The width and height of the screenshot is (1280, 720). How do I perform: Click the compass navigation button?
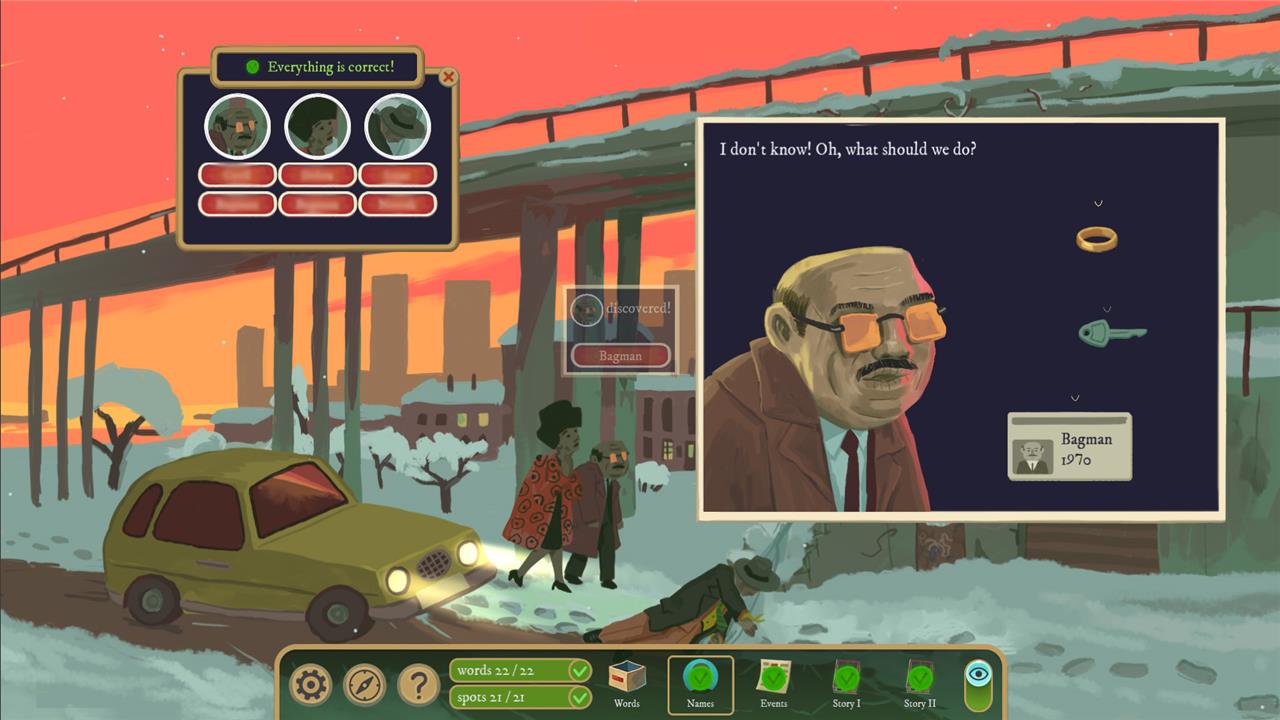[x=364, y=685]
